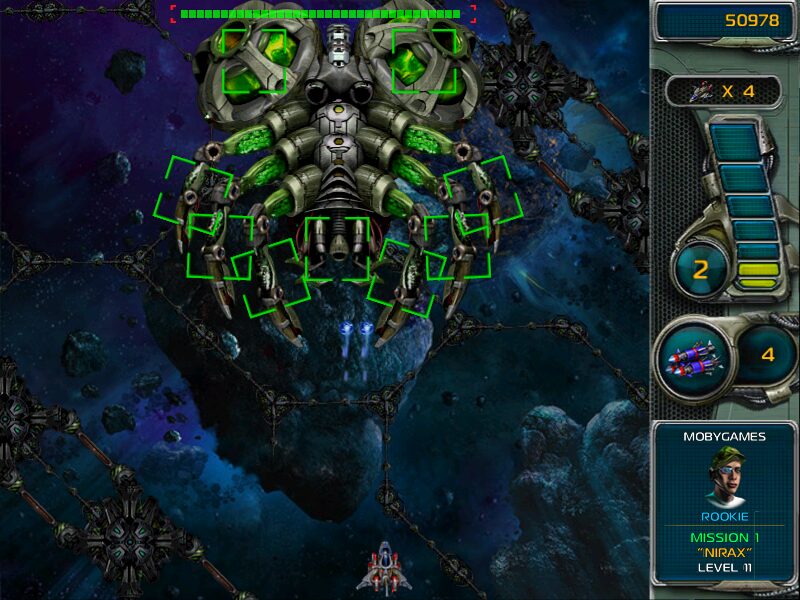Click the ship lives icon

(700, 91)
